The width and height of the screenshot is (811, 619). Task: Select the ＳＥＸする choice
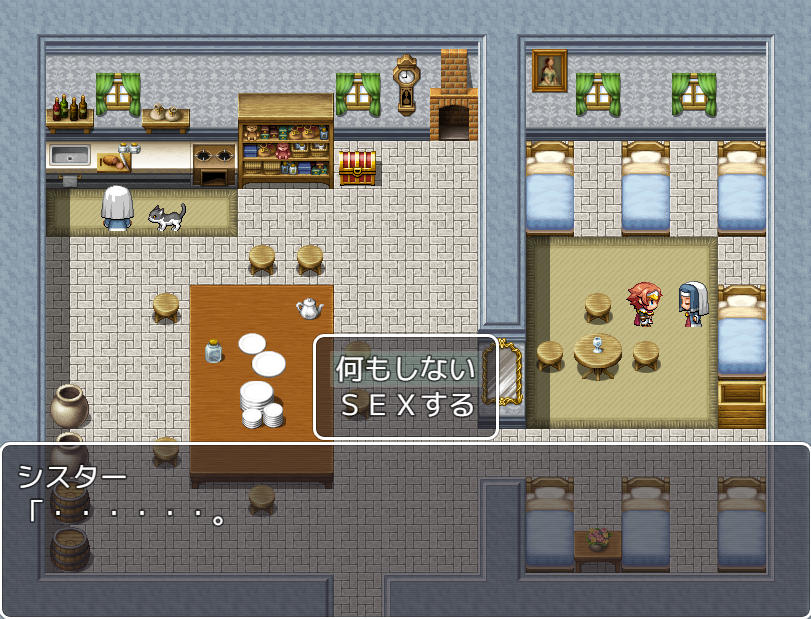(405, 405)
